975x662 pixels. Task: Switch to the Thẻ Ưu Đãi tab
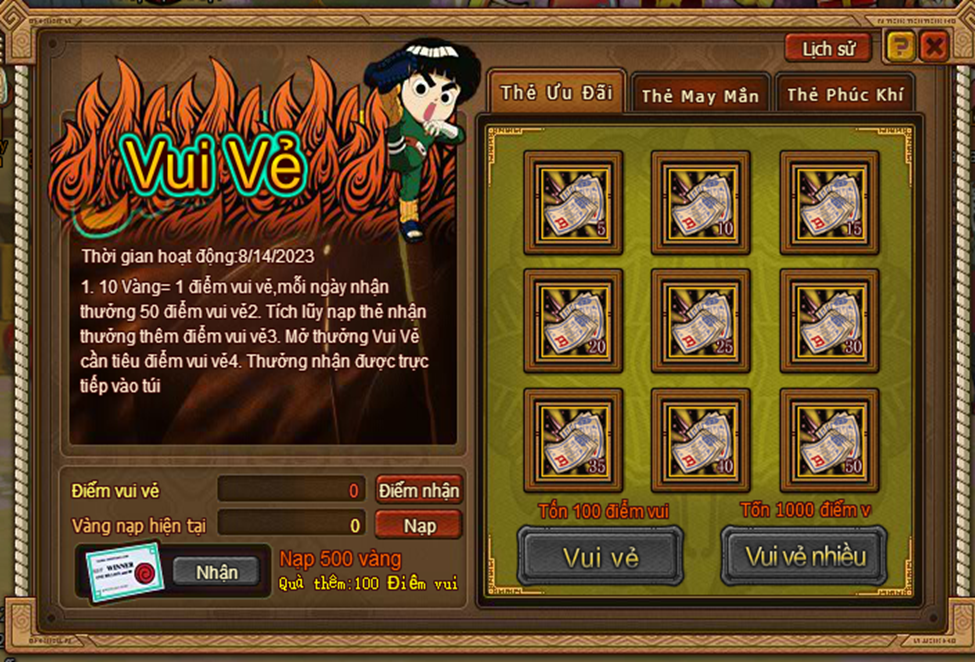coord(556,93)
